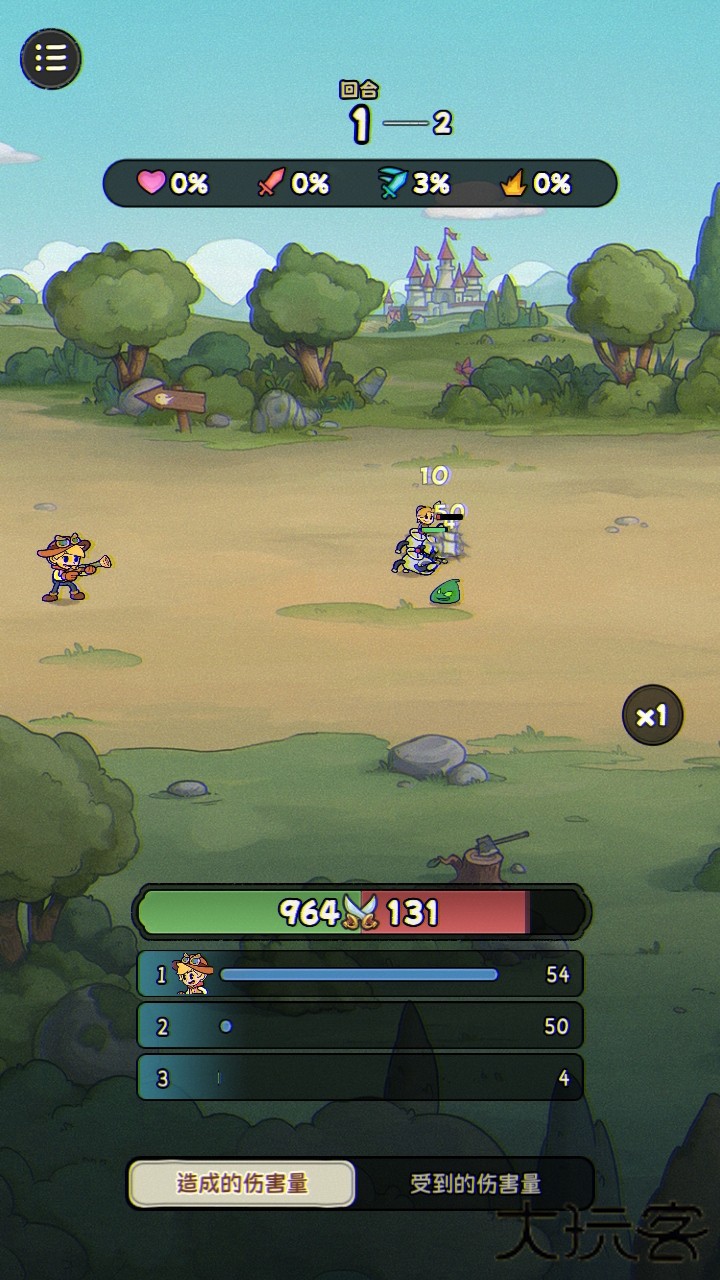Select the rank 1 hero damage row
The height and width of the screenshot is (1280, 720).
pos(360,974)
